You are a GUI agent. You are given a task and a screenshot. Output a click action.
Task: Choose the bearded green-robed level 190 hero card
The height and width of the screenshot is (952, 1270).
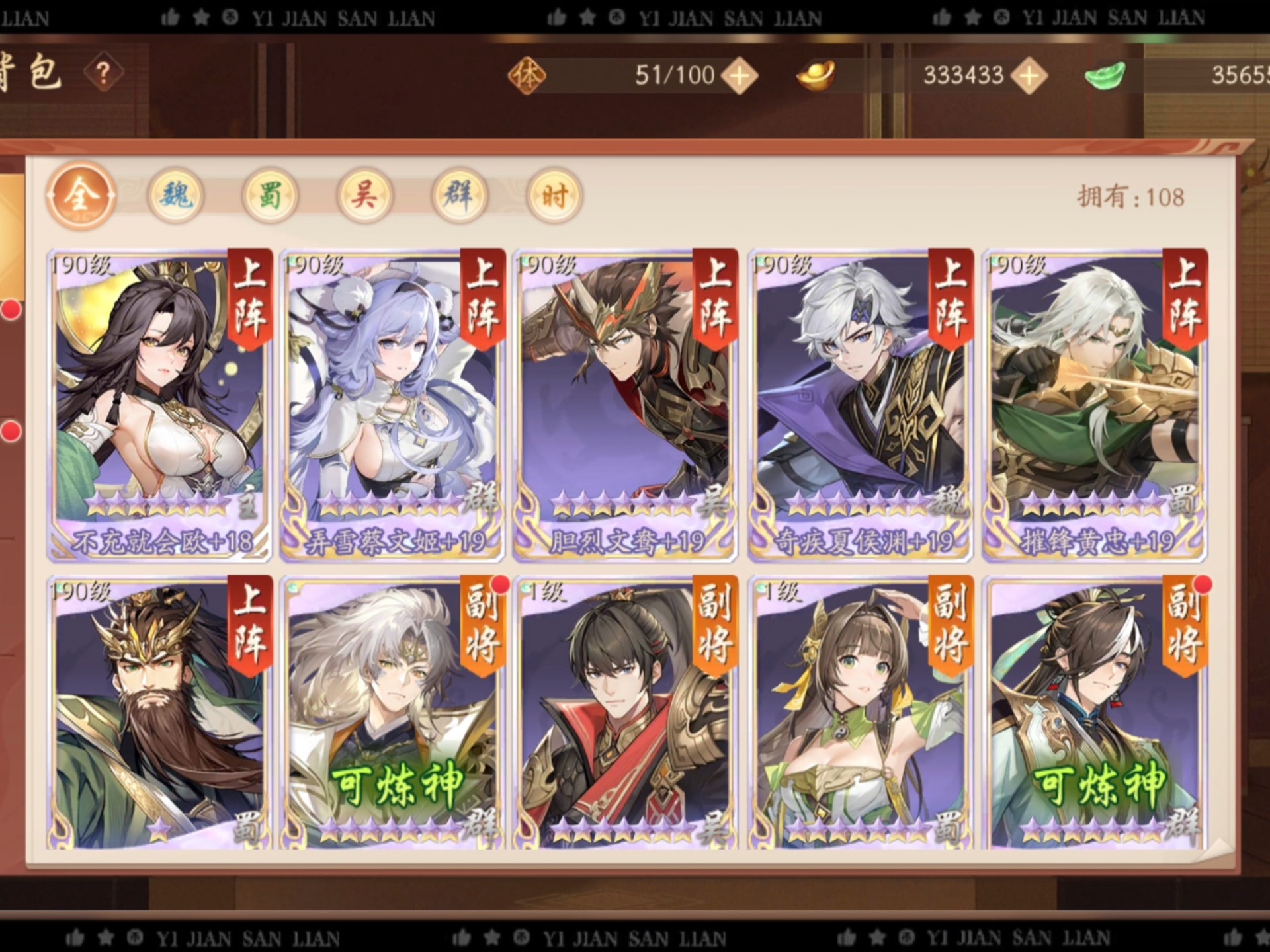[x=159, y=714]
